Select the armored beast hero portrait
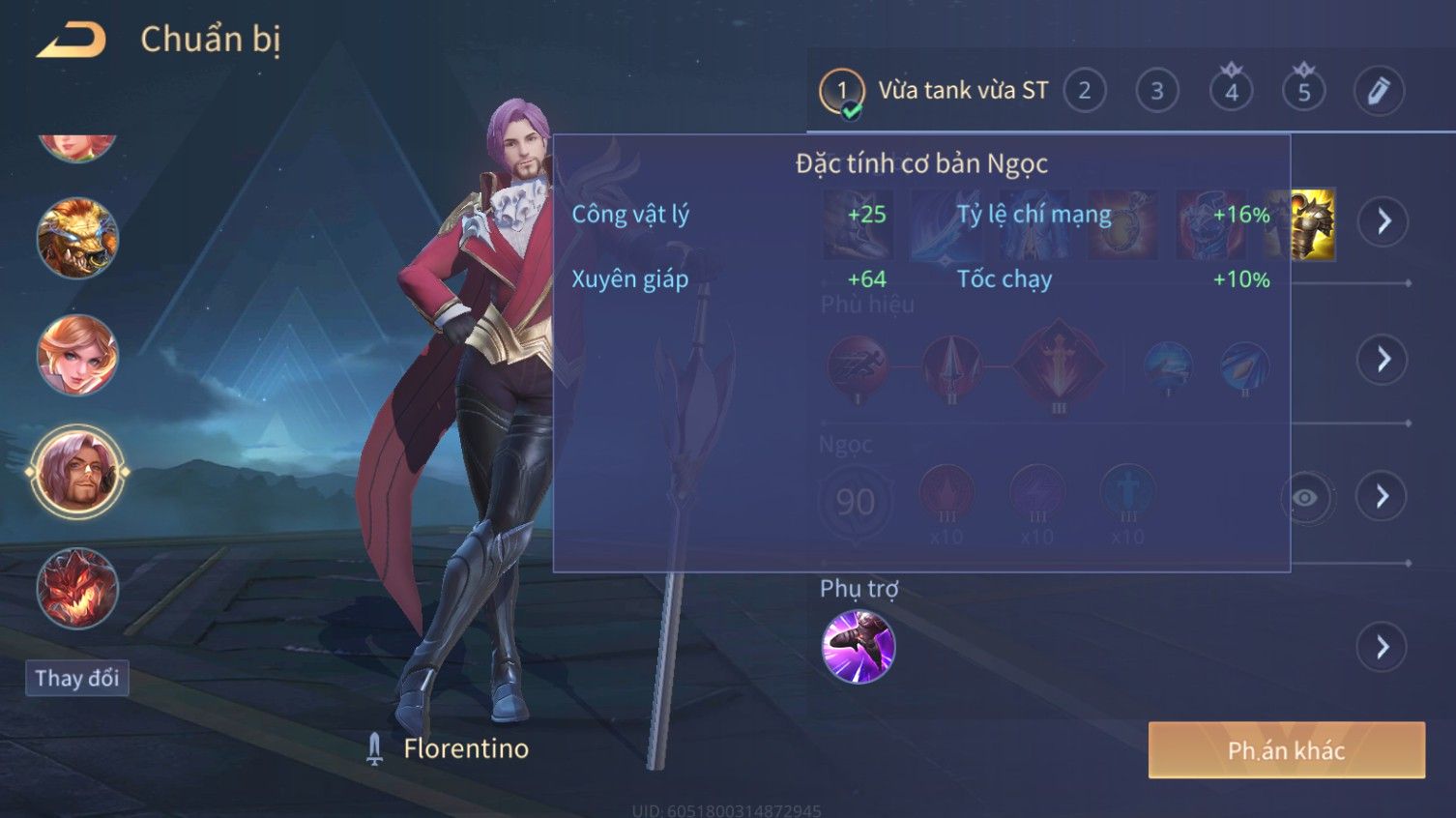Screen dimensions: 1456x818 [x=77, y=239]
